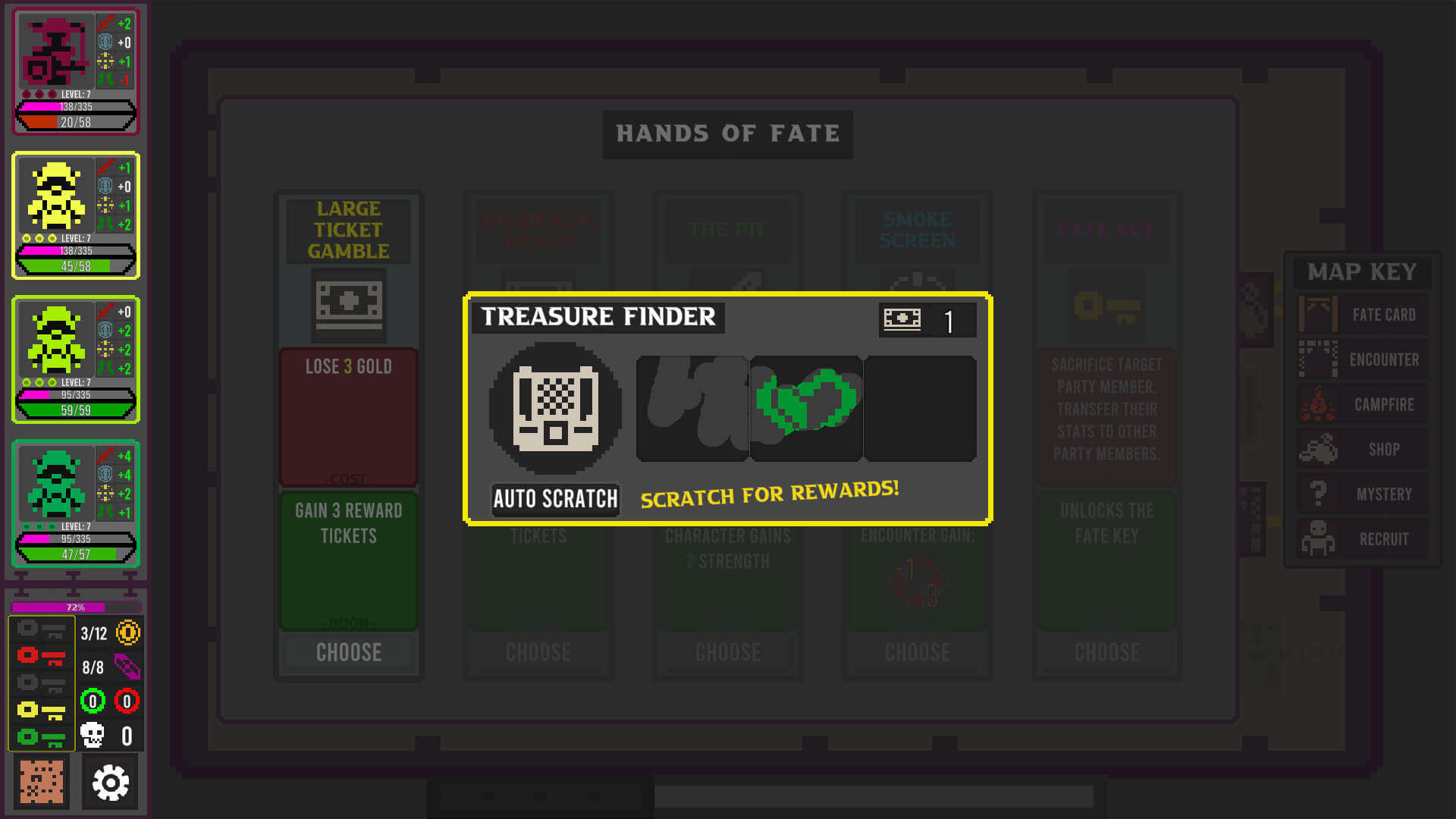
Task: Select the Recruit entry in Map Key
Action: [x=1362, y=538]
